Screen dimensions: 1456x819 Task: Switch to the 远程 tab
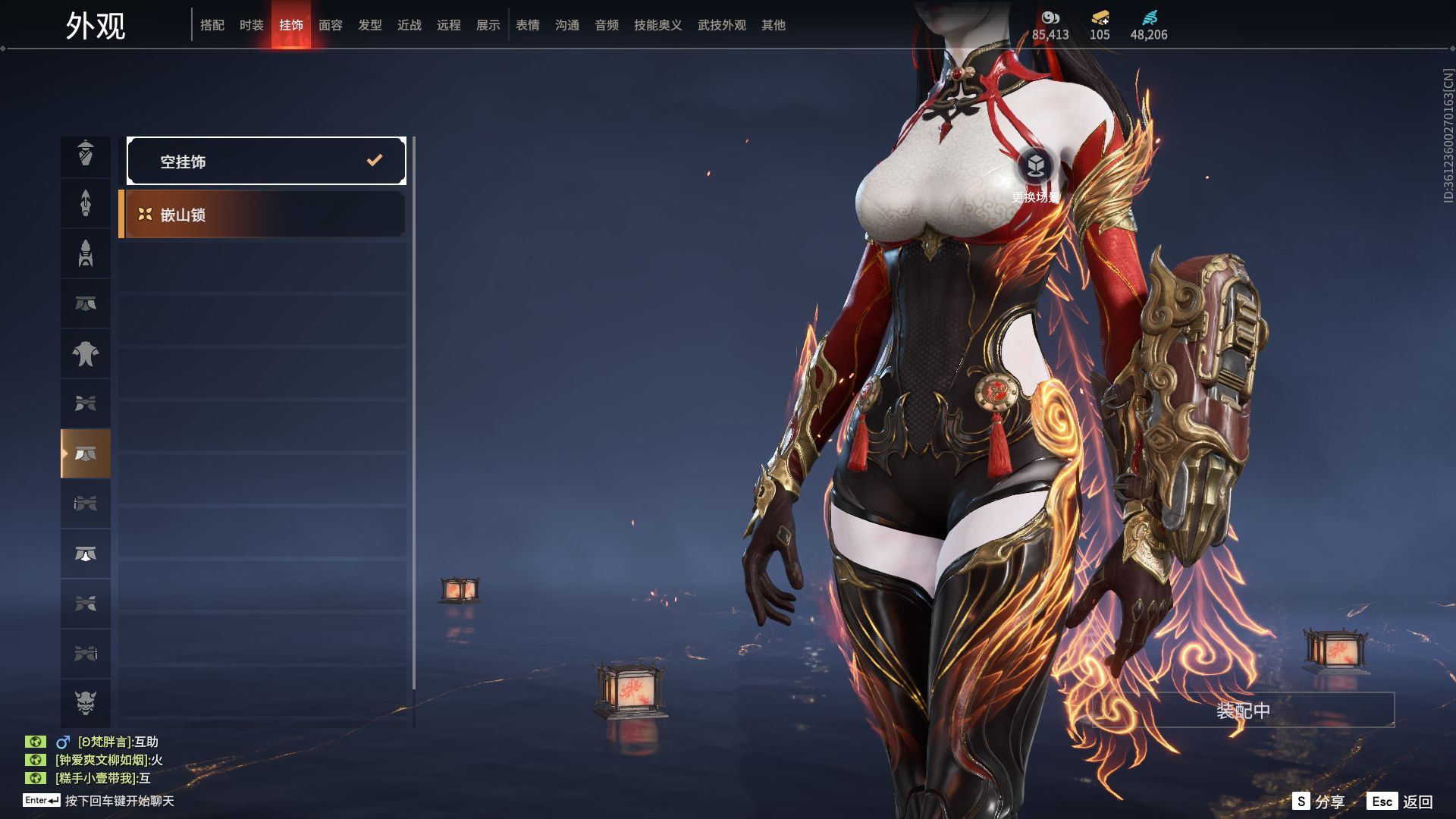(449, 25)
